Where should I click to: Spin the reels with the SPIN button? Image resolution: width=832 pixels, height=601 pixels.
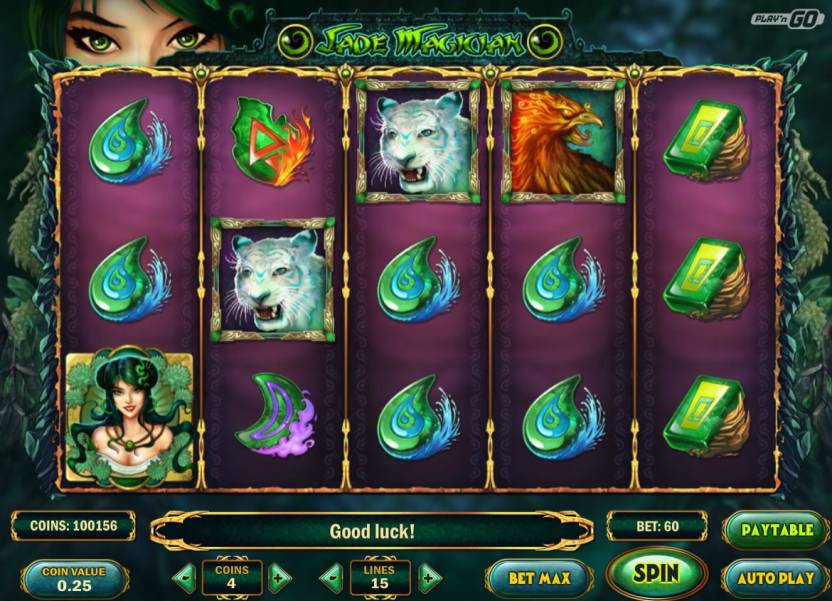click(656, 573)
